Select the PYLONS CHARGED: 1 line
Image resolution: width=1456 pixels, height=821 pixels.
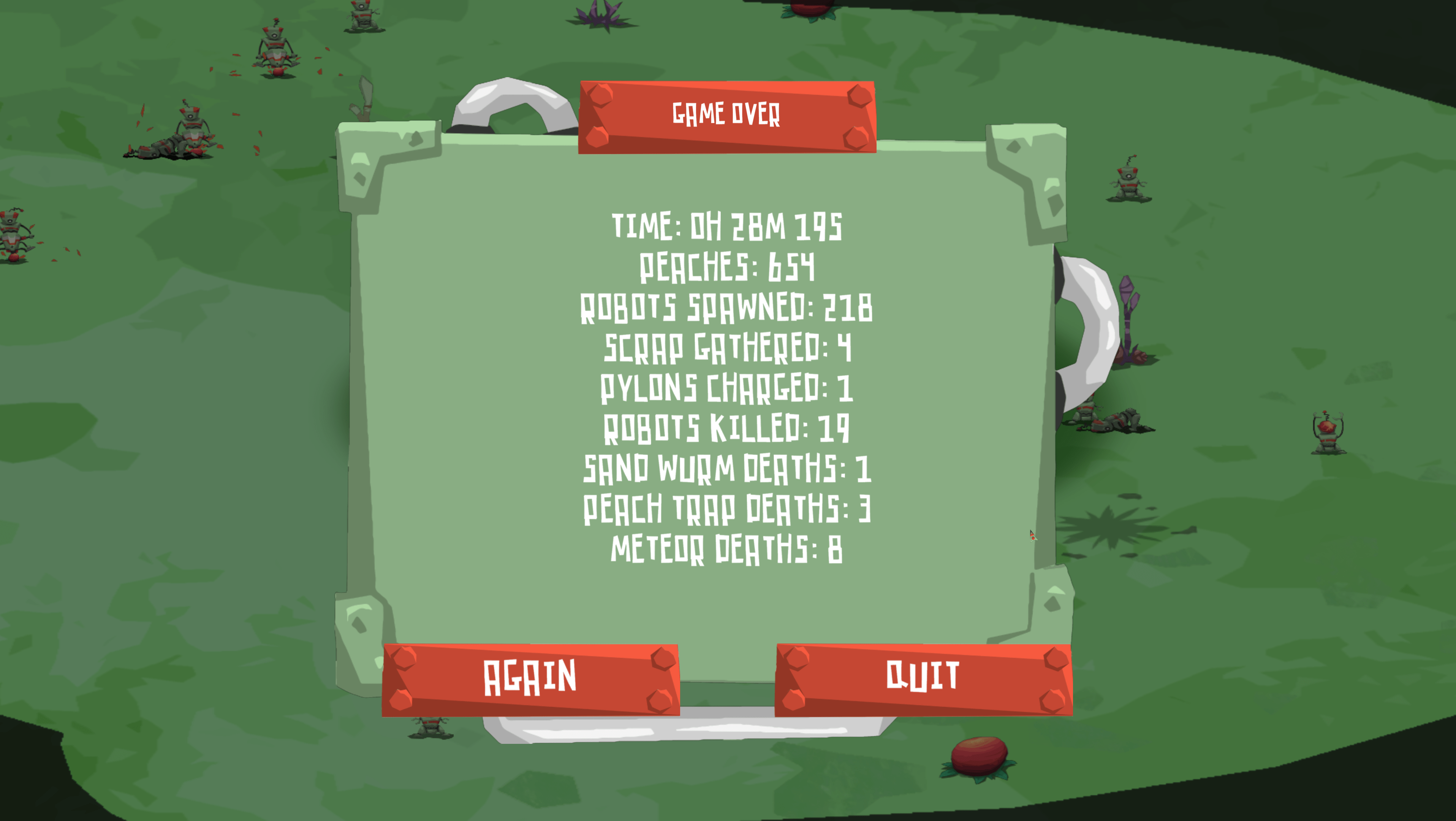coord(728,389)
